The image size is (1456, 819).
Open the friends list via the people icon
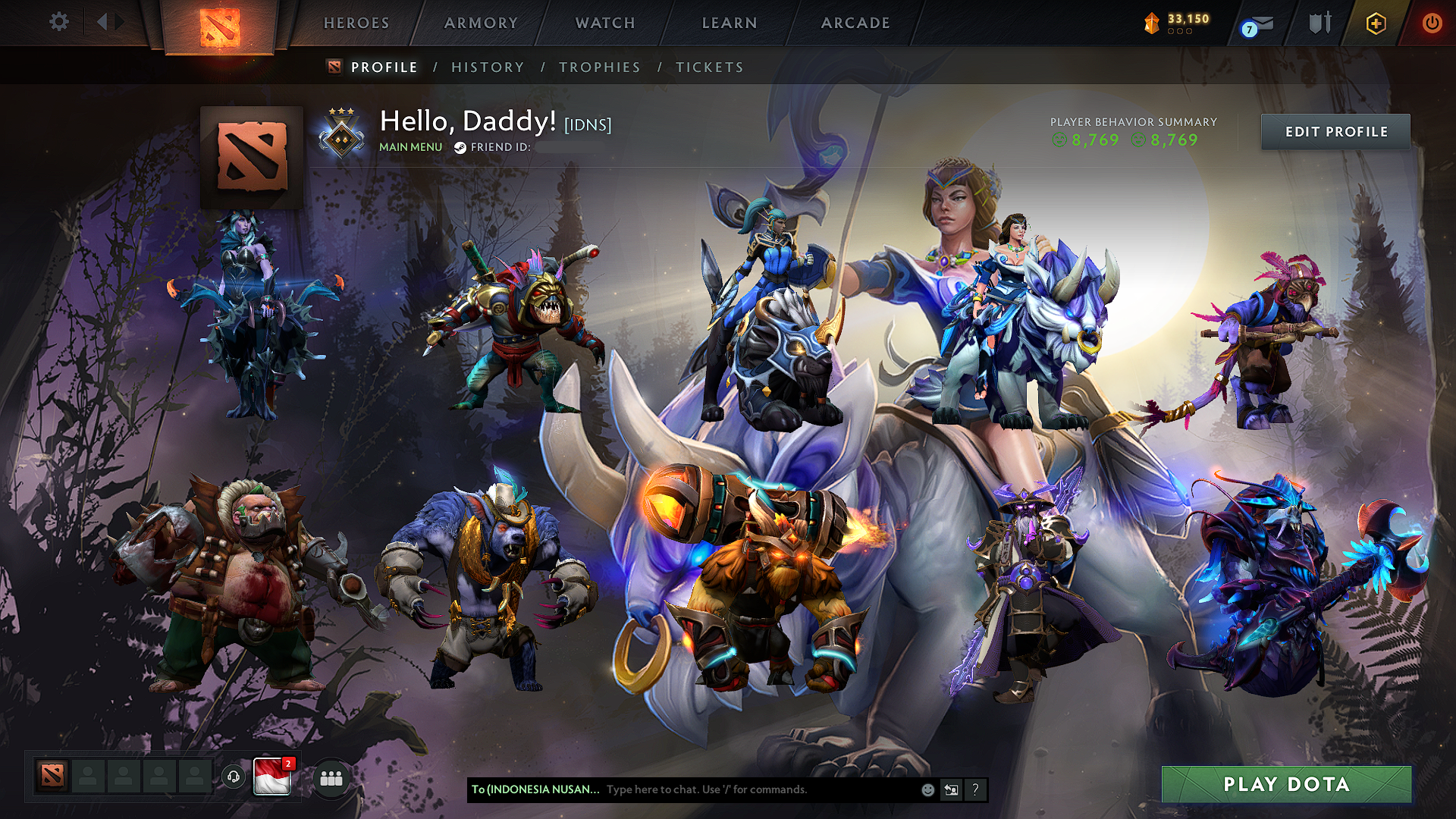330,777
